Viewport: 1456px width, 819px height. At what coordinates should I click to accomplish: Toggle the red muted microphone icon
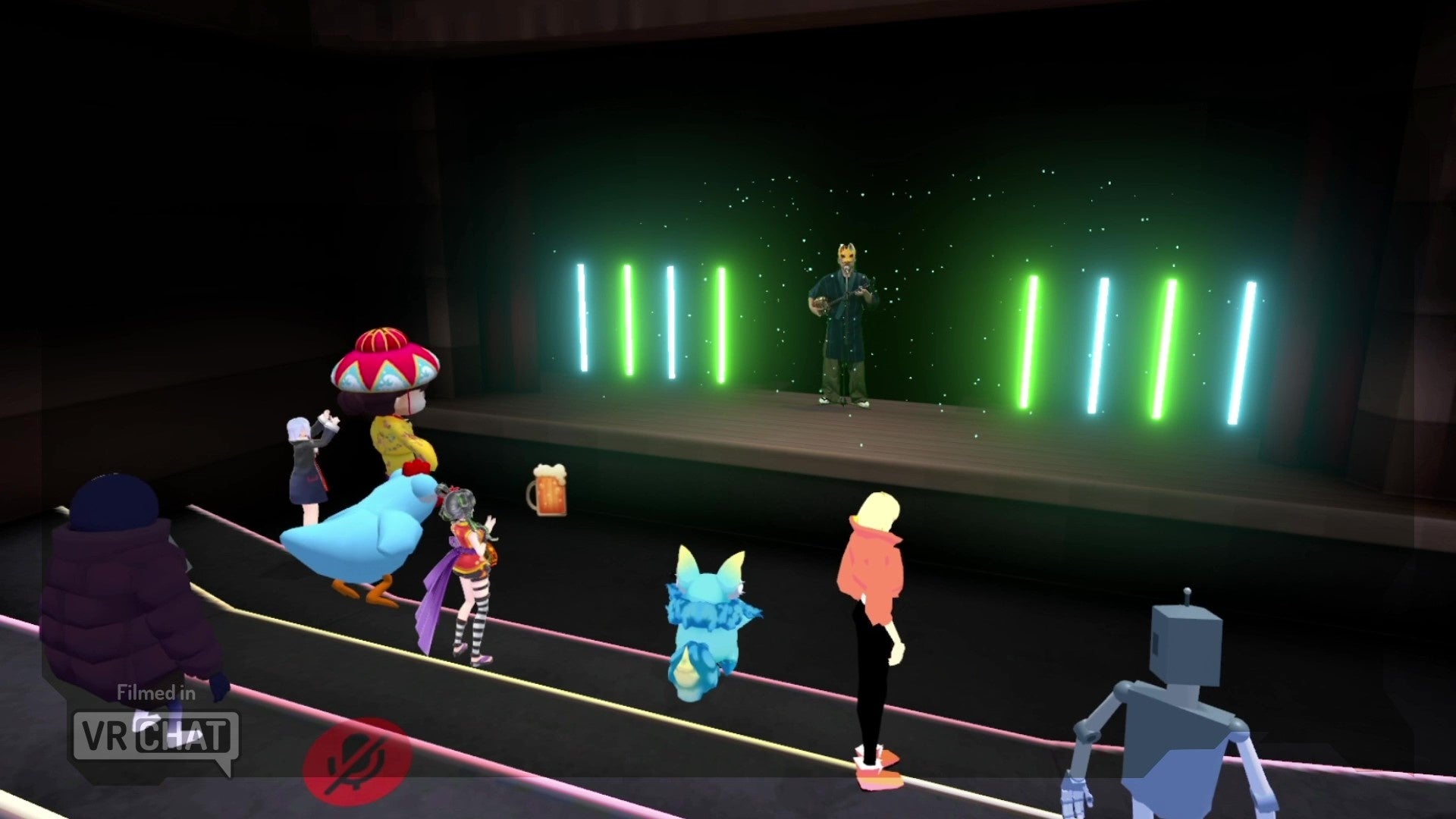tap(357, 759)
